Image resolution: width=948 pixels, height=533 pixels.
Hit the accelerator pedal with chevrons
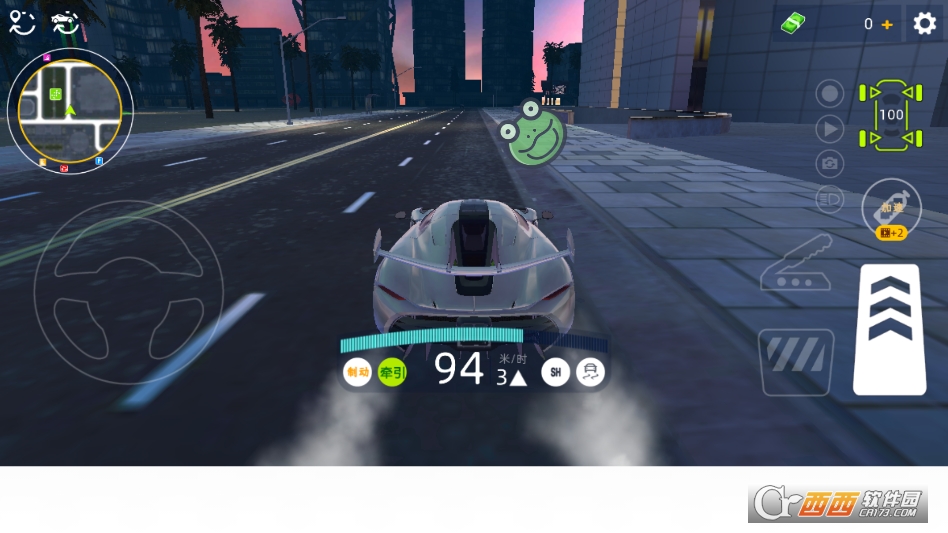pyautogui.click(x=888, y=330)
